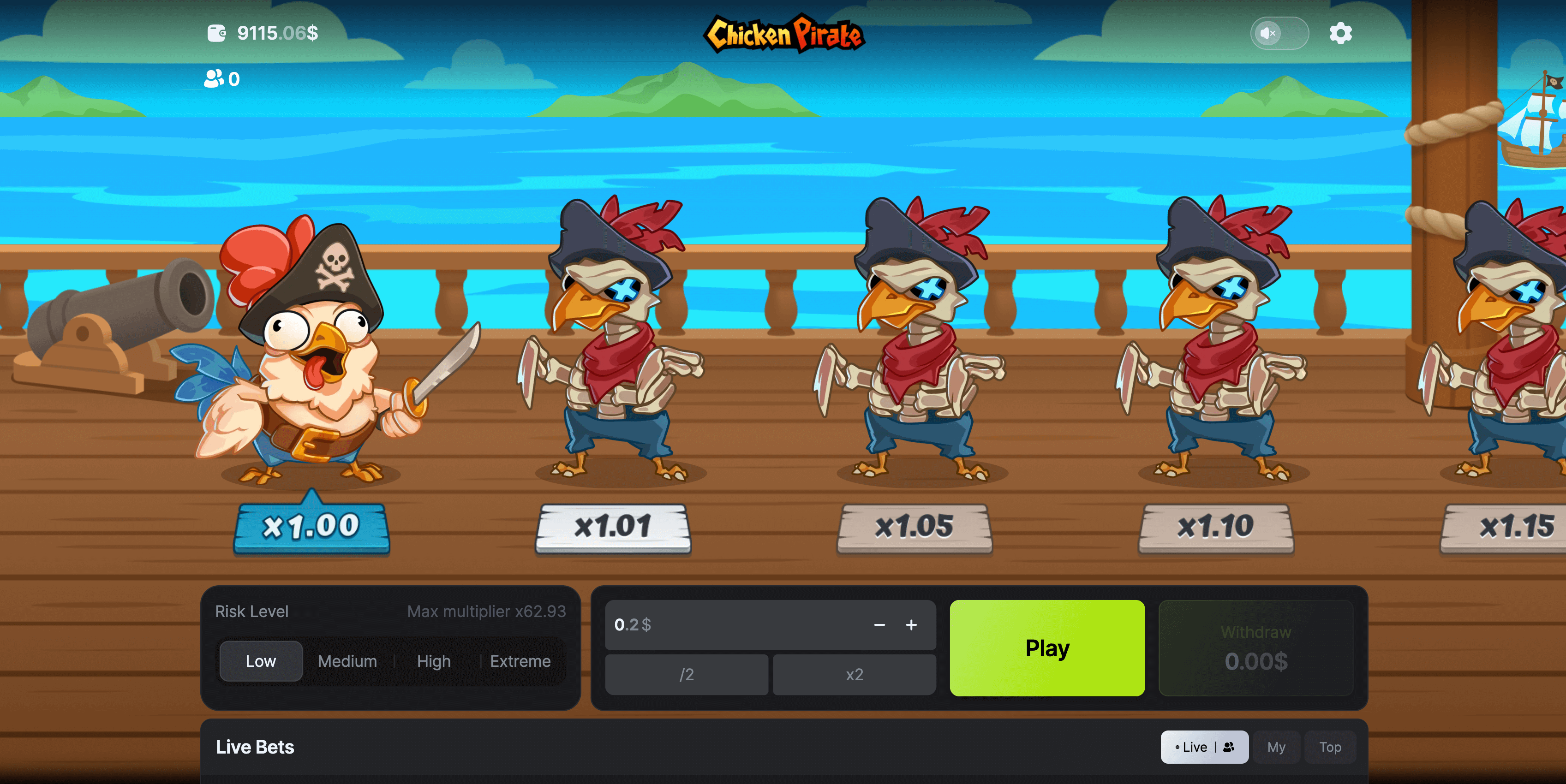Screen dimensions: 1566x784
Task: Click the players icon inside the Live button
Action: 1229,747
